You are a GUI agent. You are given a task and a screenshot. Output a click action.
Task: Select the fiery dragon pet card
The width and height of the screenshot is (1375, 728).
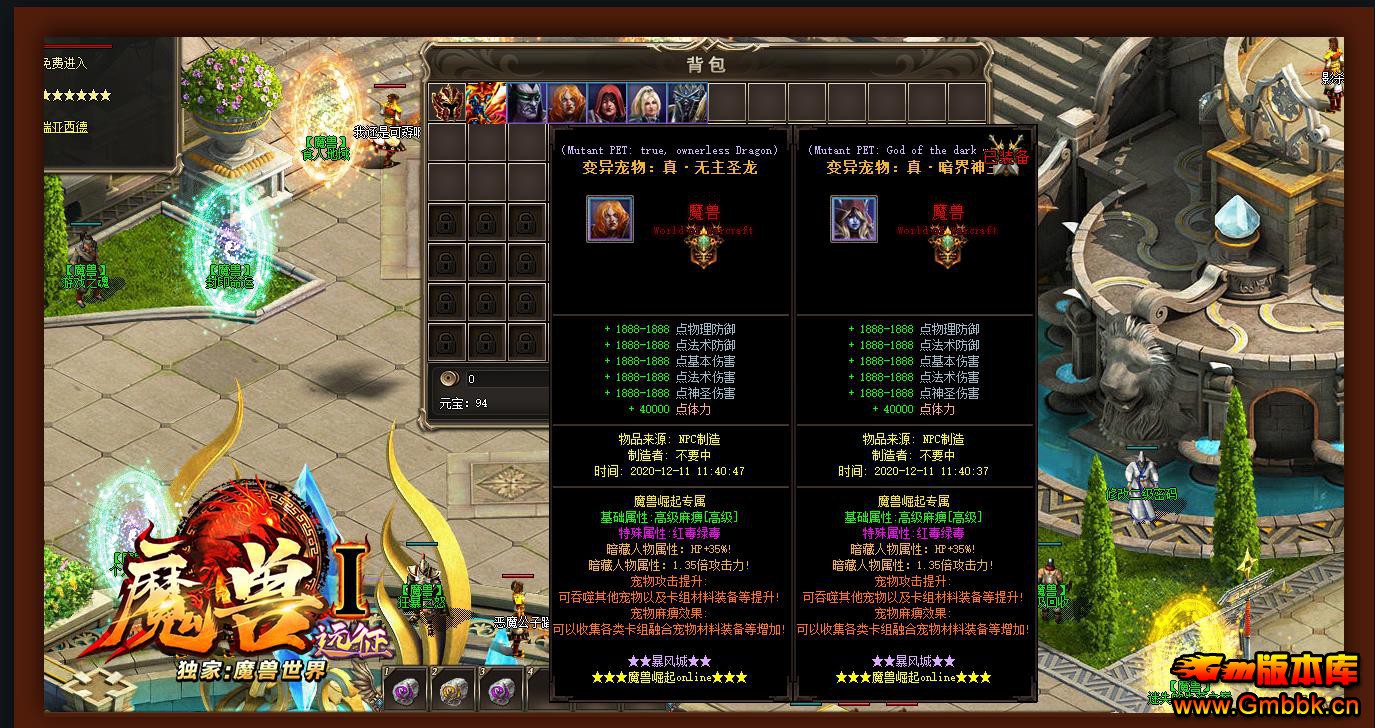click(487, 103)
